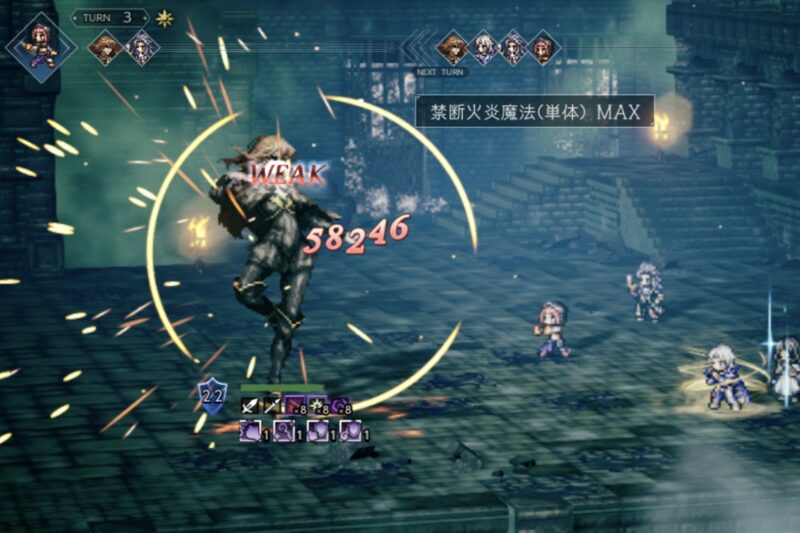The width and height of the screenshot is (800, 533).
Task: Choose the silver-haired portrait beside the turn counter
Action: coord(141,47)
